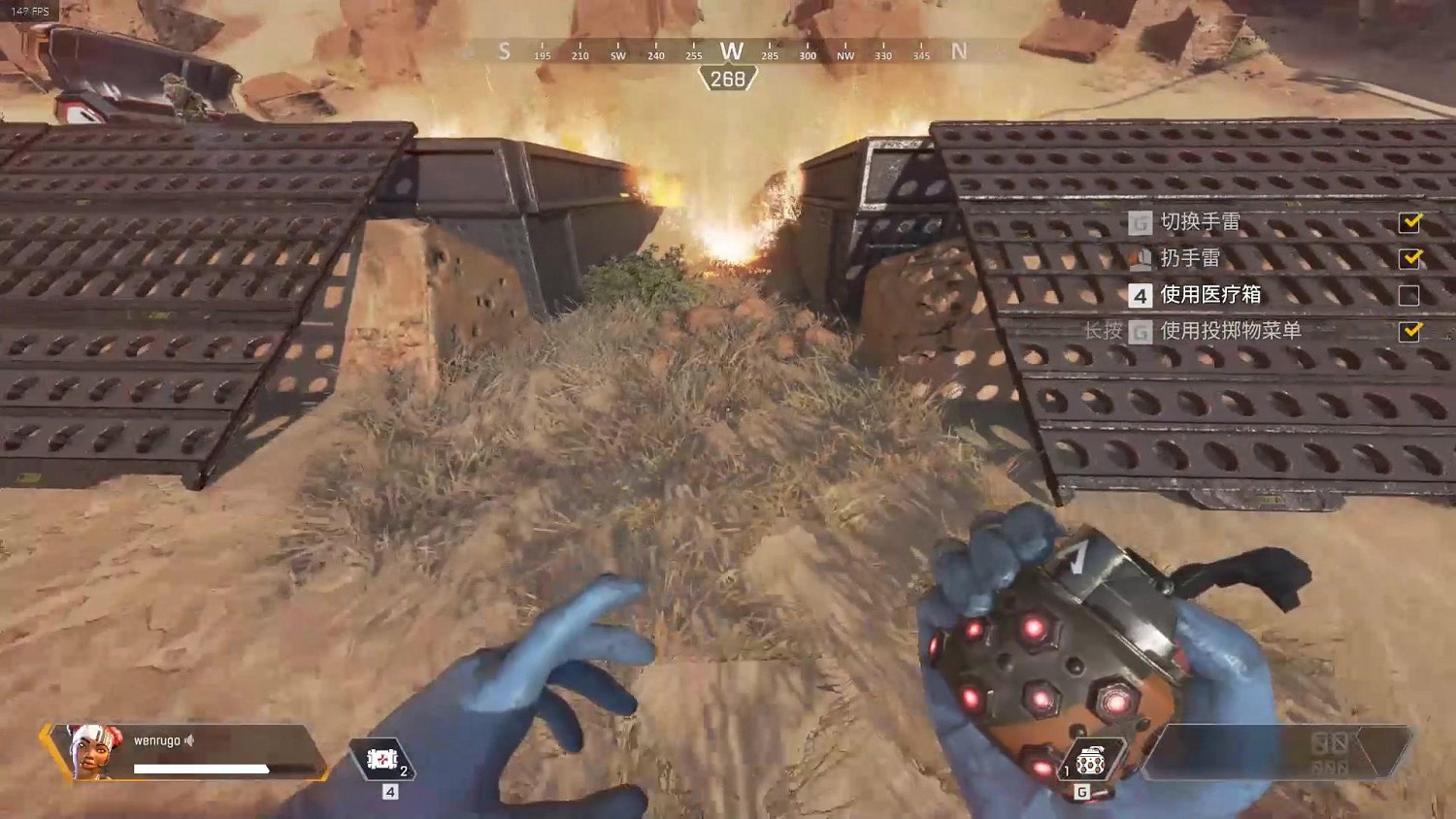Image resolution: width=1456 pixels, height=819 pixels.
Task: Click the checked box next to 使用投掷物菜单
Action: [1409, 330]
